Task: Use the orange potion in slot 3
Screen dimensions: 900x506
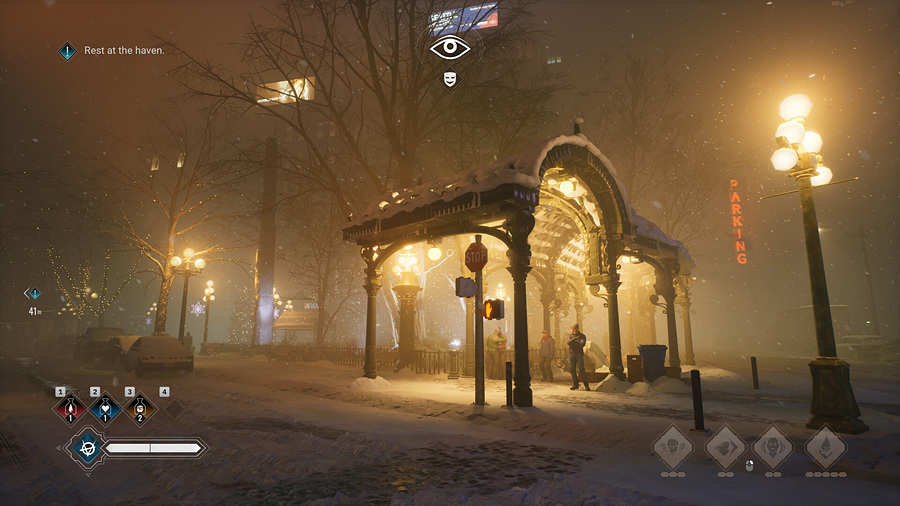Action: (x=140, y=409)
